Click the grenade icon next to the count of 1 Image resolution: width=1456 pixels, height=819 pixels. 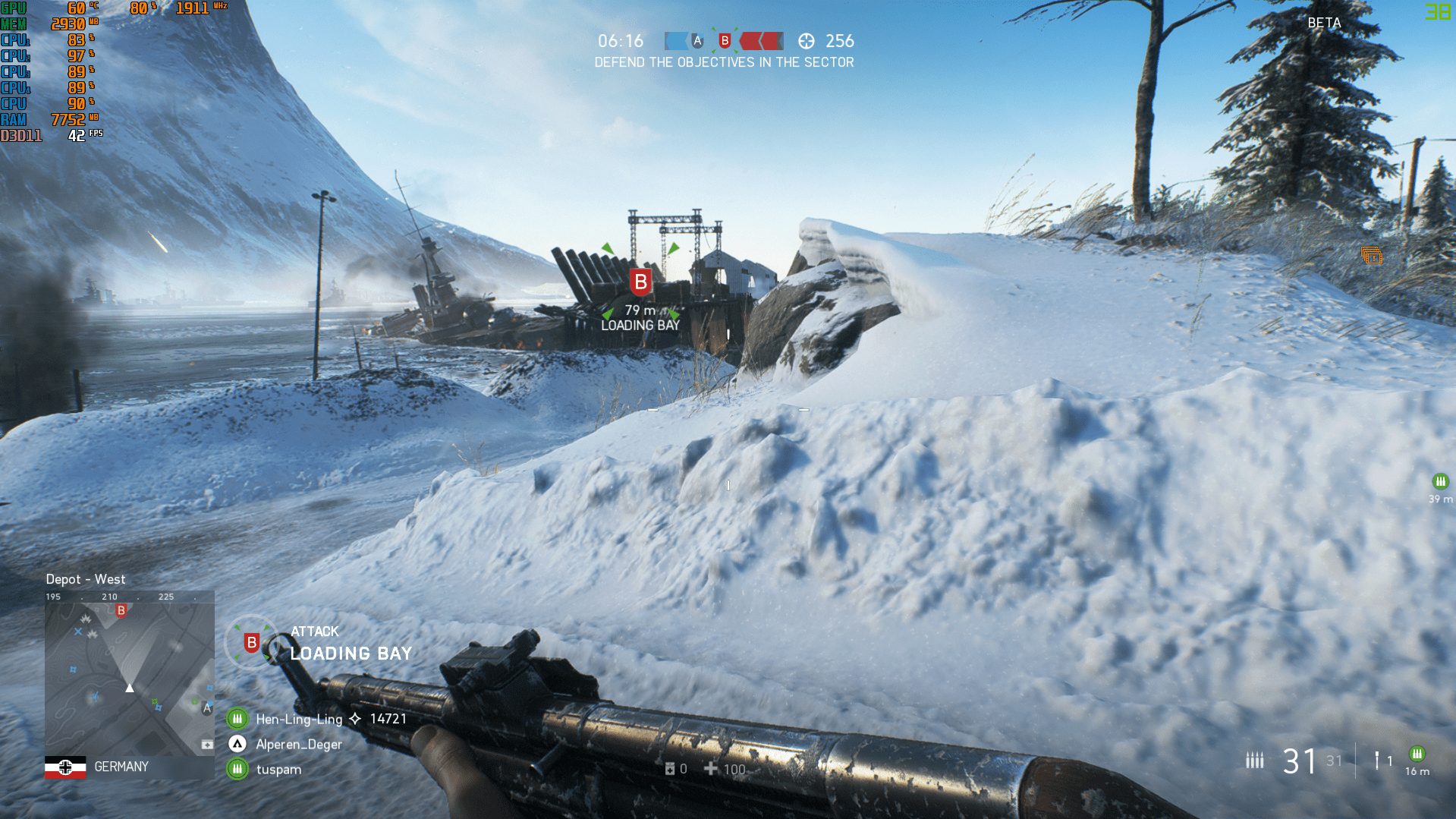tap(1376, 760)
